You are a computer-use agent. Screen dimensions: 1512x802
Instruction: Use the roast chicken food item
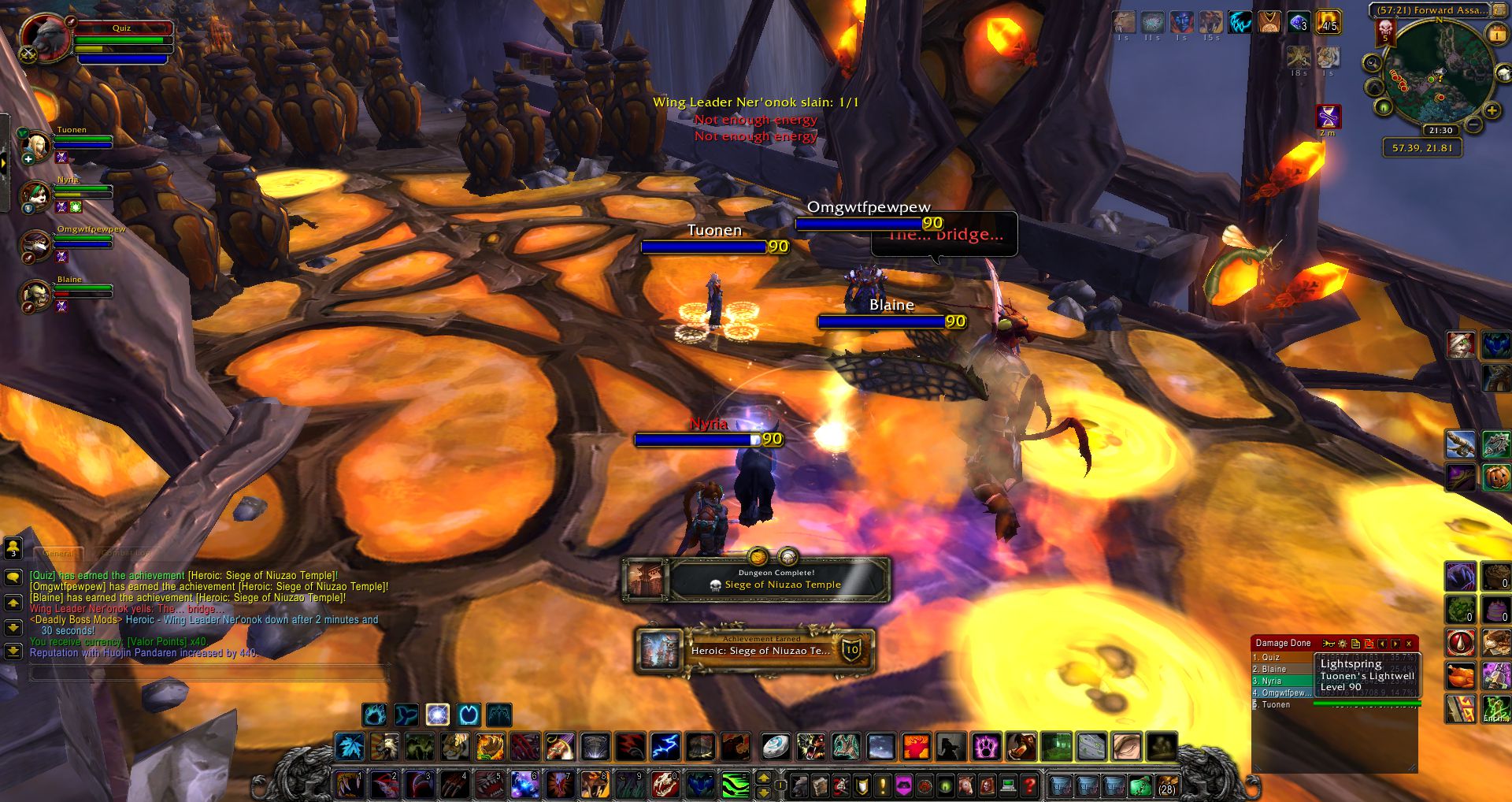point(1460,675)
